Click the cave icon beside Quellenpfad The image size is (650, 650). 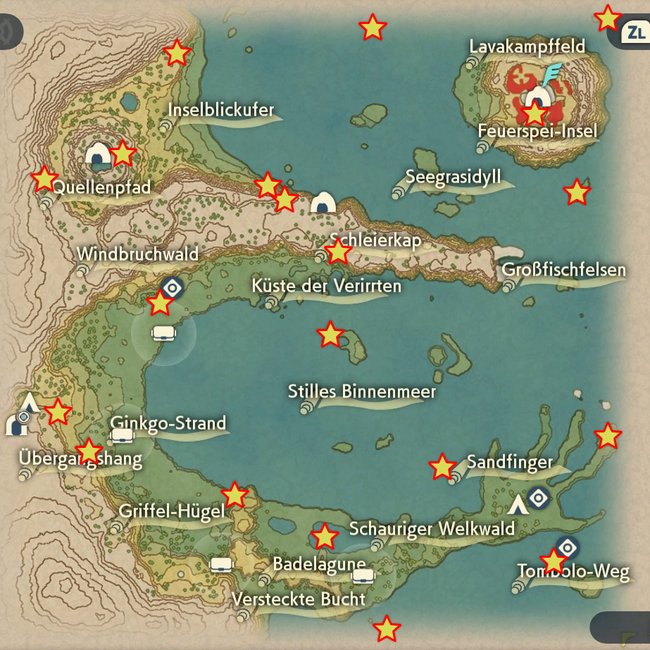pyautogui.click(x=97, y=157)
